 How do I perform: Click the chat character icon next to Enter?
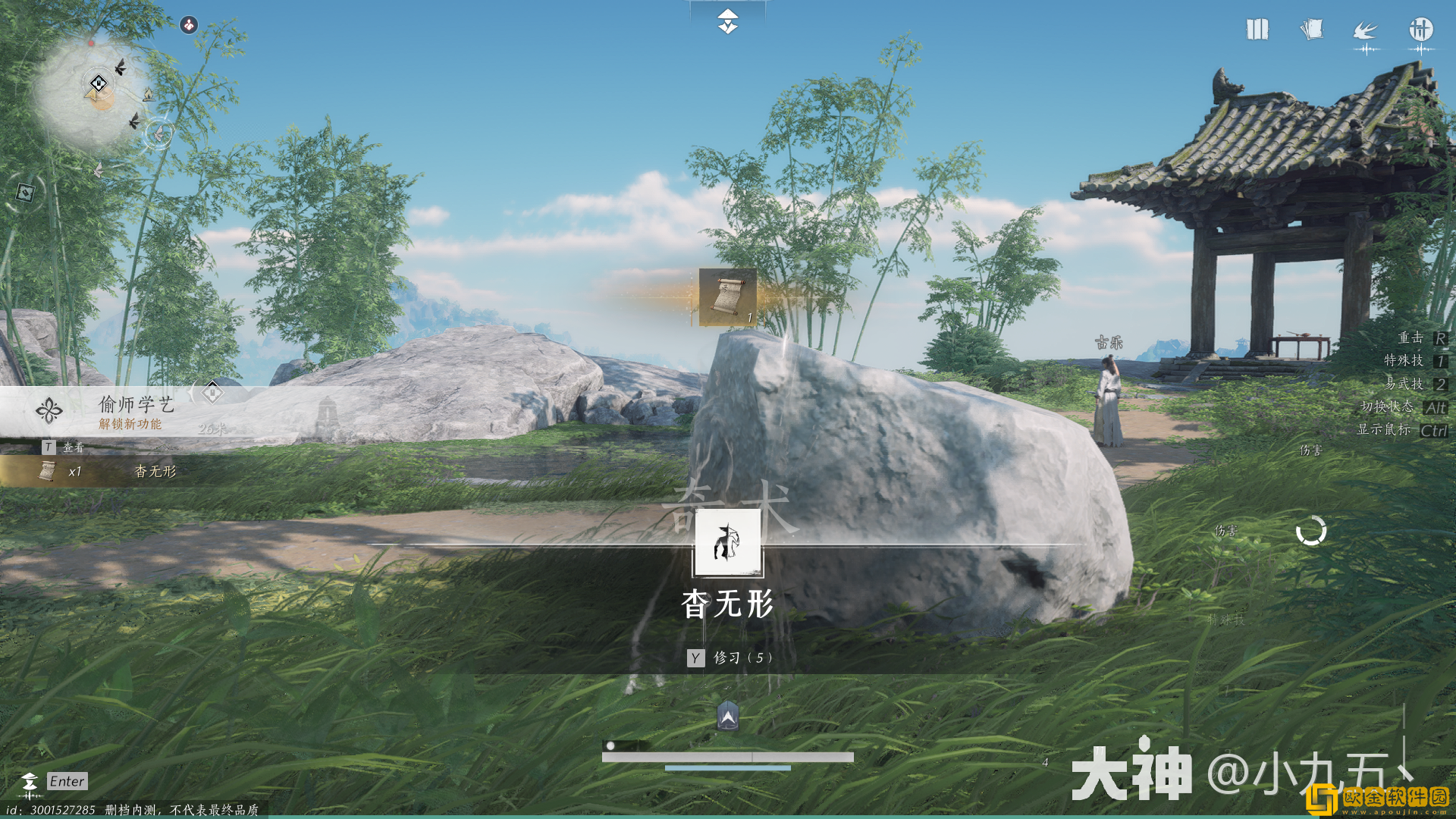(x=29, y=780)
